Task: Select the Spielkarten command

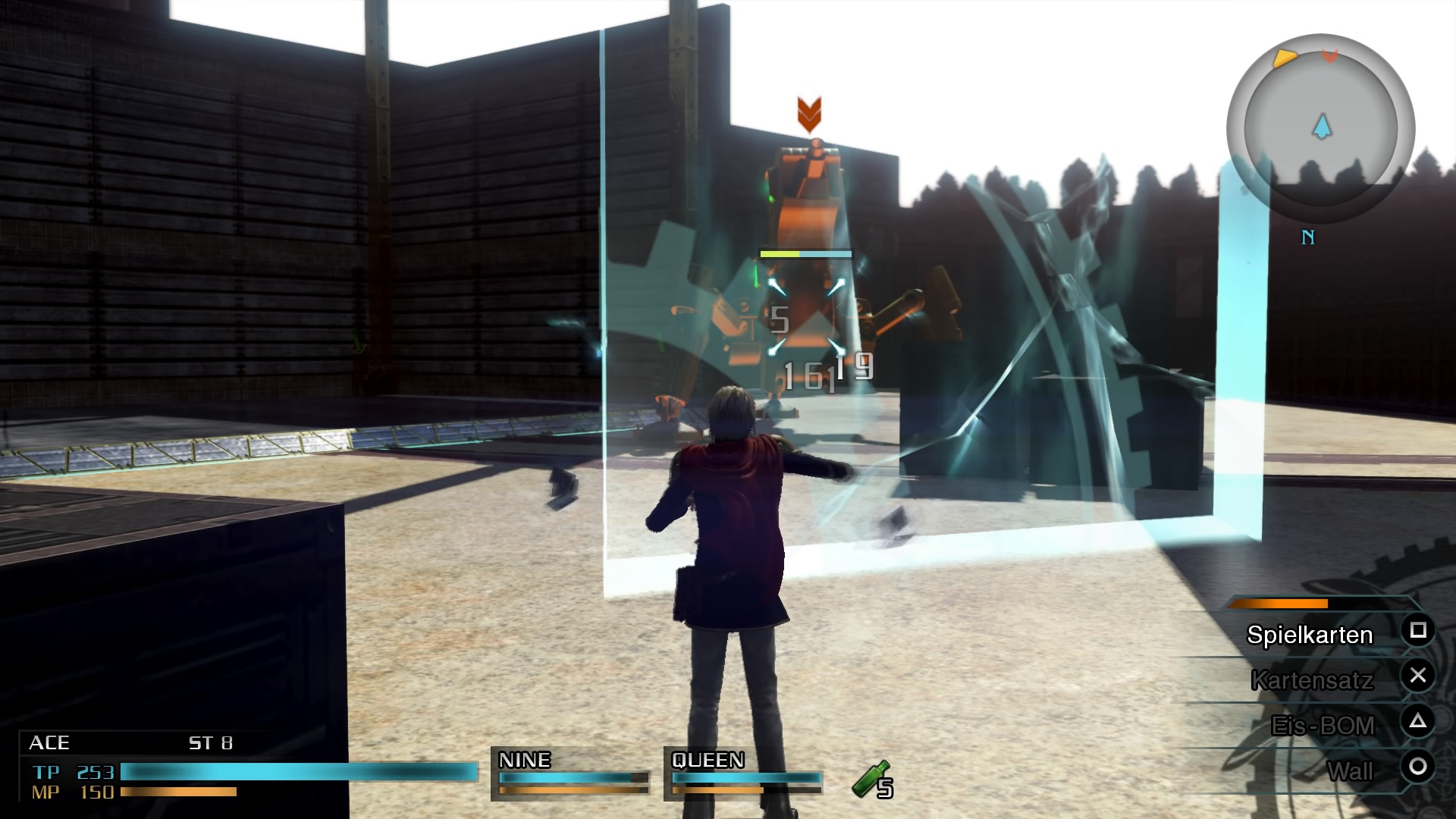Action: [x=1310, y=635]
